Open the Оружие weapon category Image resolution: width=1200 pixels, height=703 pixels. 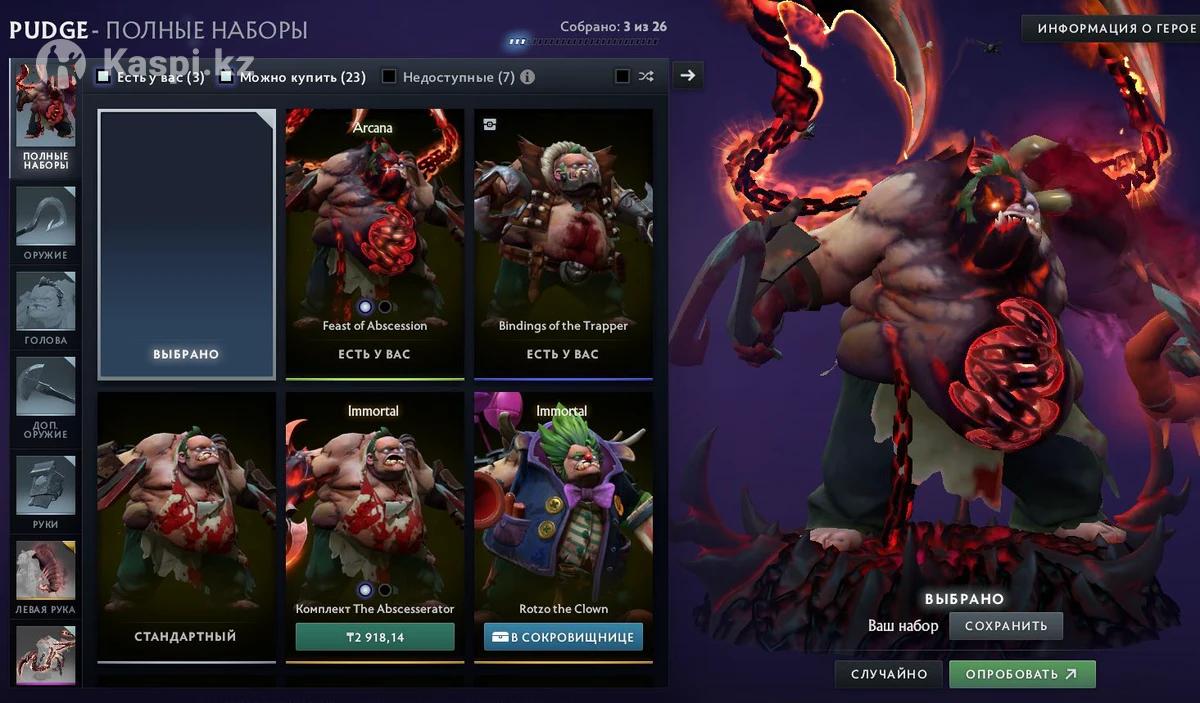[x=46, y=222]
